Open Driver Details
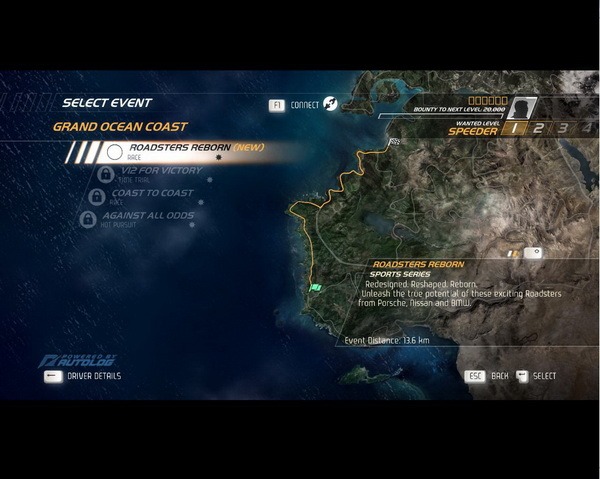 83,376
